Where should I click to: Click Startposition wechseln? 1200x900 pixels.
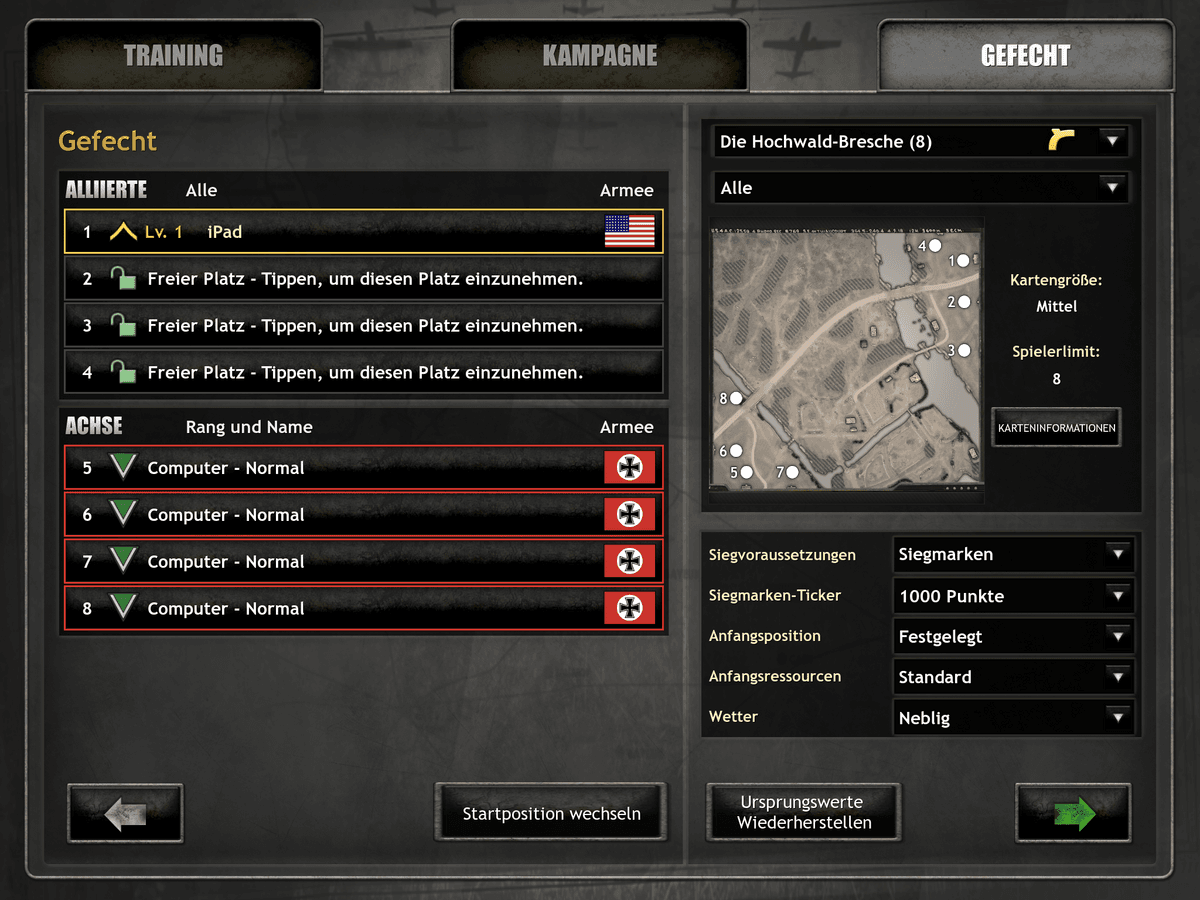551,814
